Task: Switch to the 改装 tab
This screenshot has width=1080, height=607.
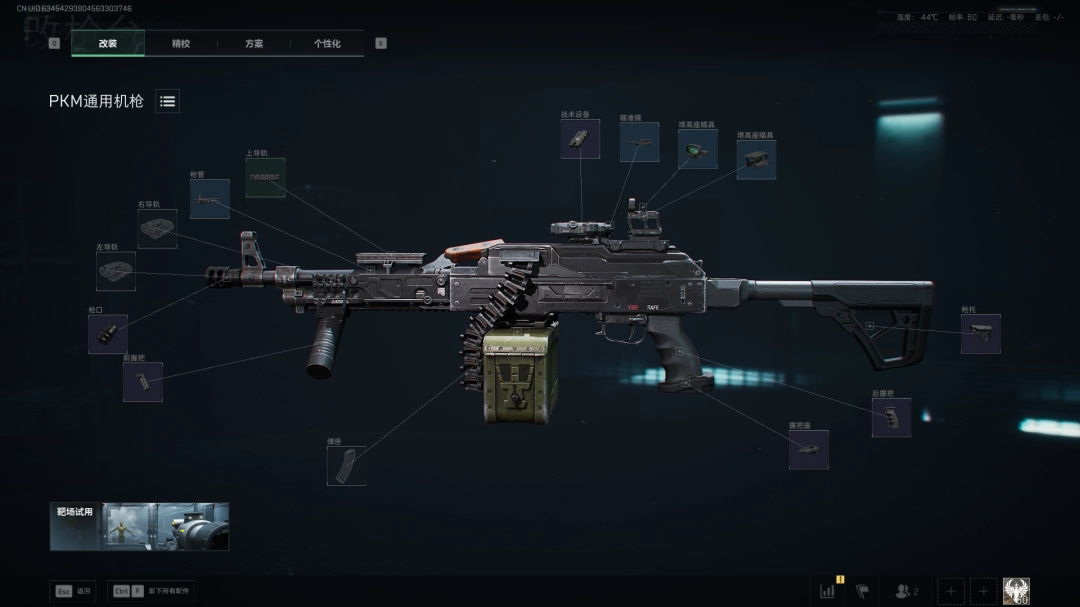Action: 108,43
